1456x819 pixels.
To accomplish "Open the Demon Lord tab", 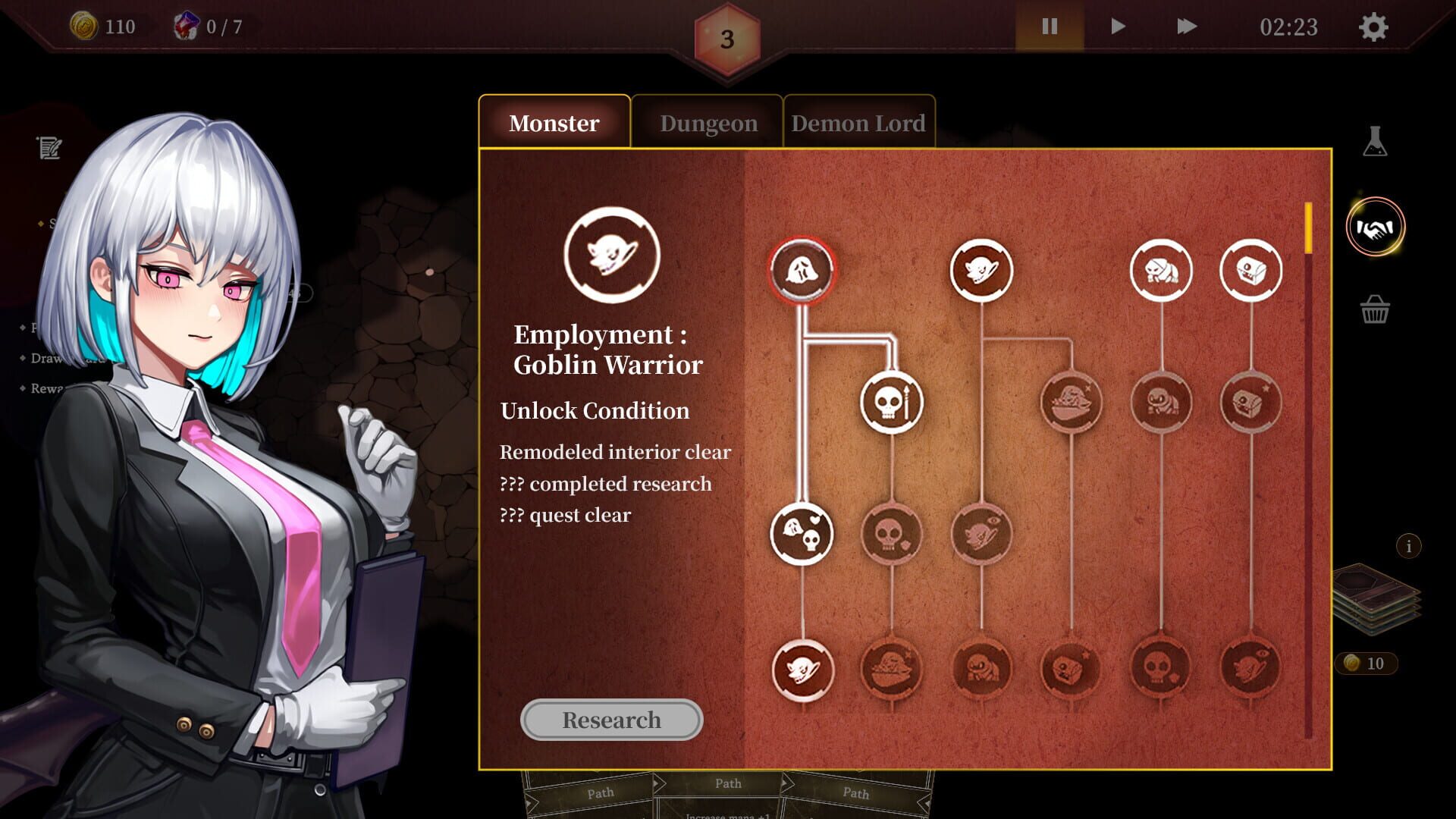I will coord(858,122).
